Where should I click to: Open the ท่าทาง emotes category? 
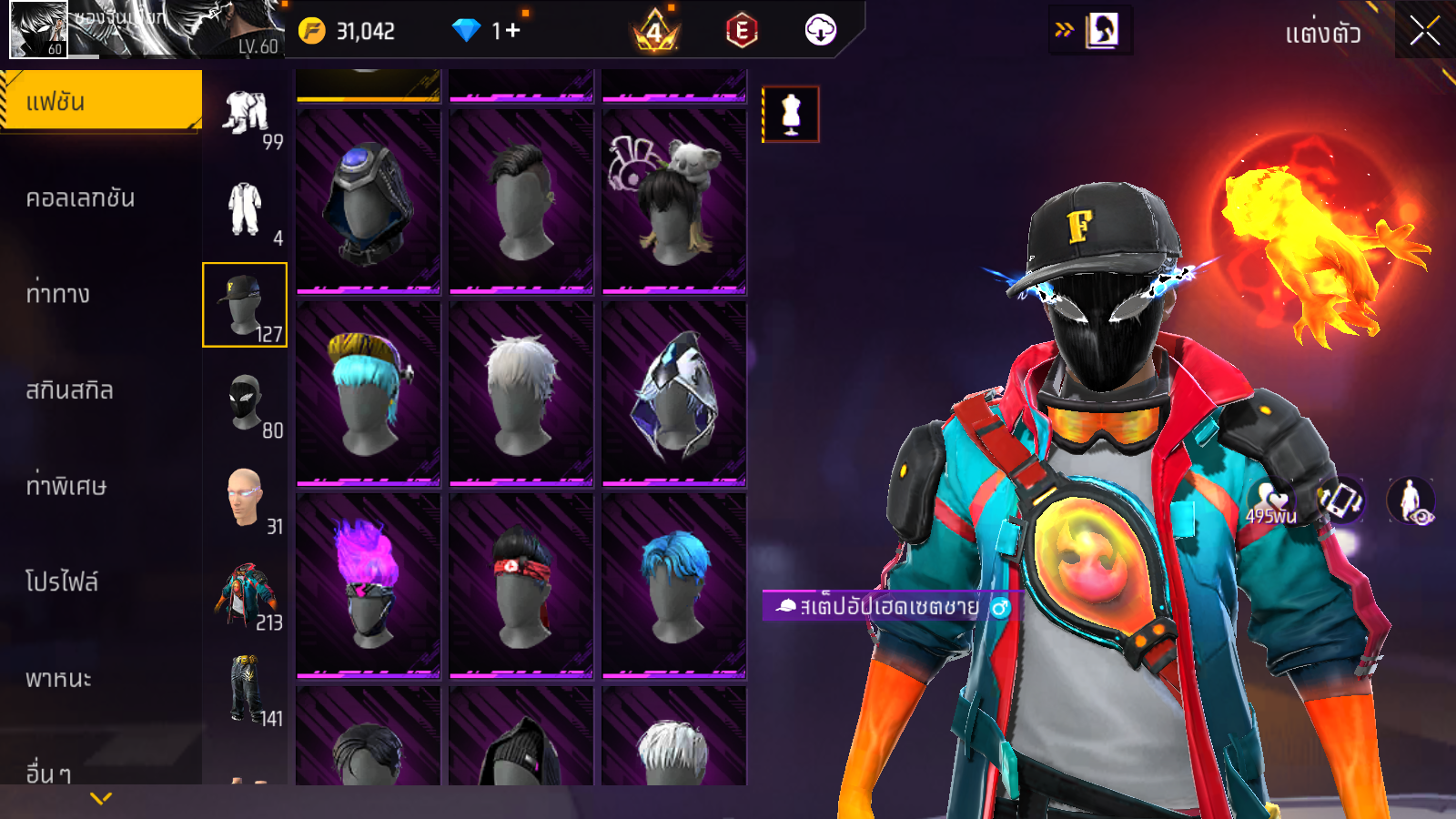(58, 294)
